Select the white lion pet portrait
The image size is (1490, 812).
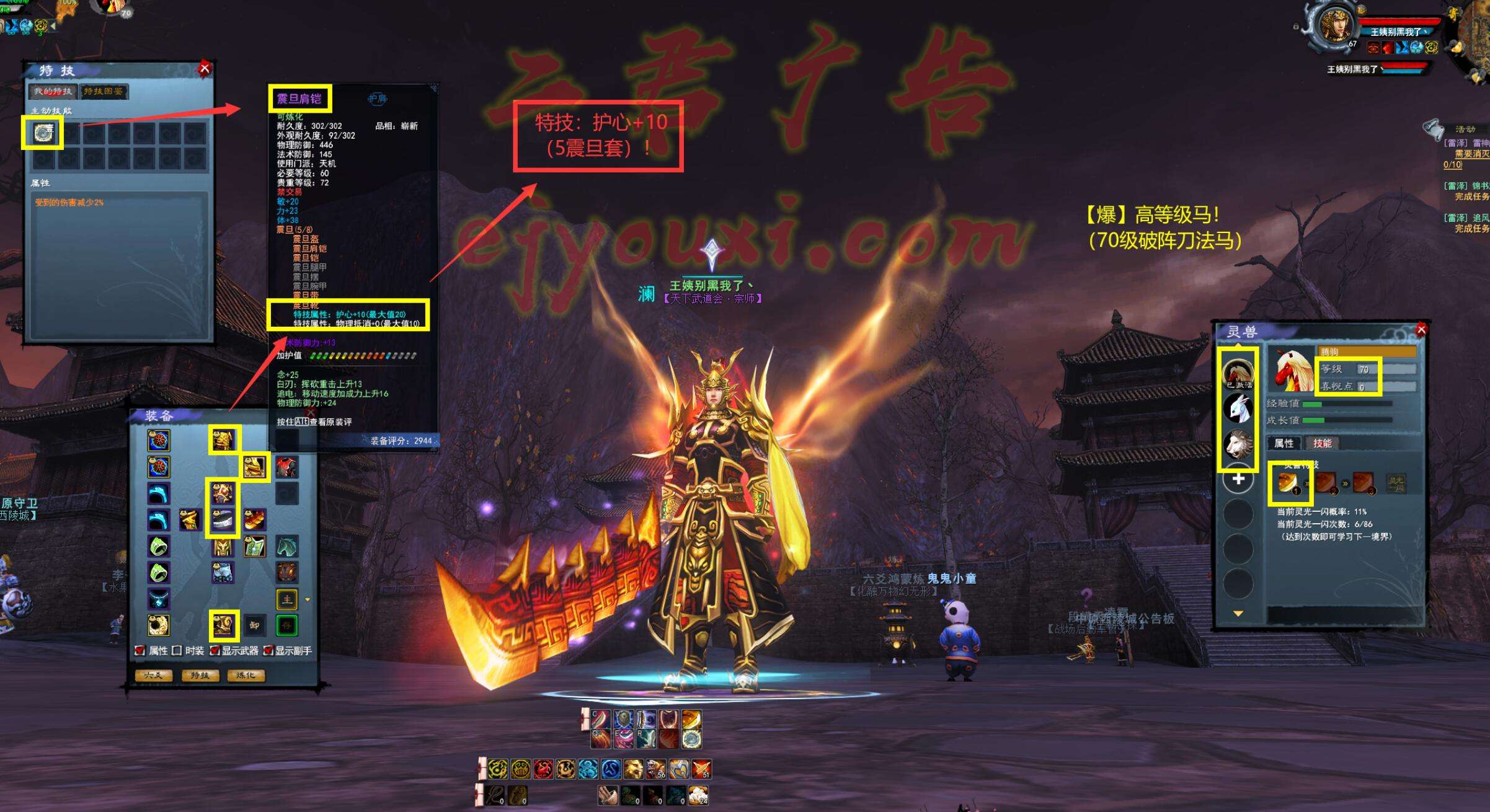tap(1238, 444)
